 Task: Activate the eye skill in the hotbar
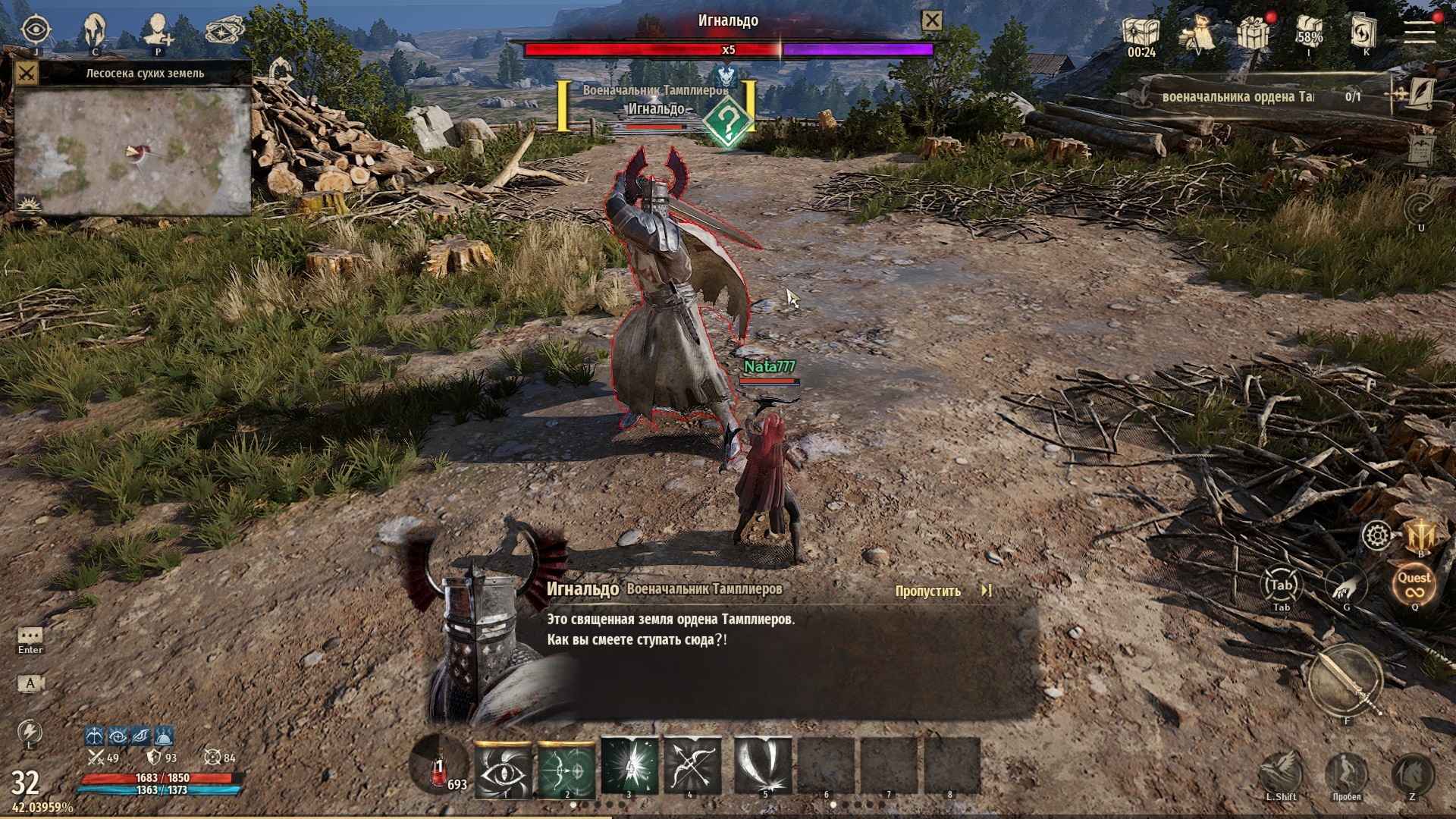click(504, 767)
